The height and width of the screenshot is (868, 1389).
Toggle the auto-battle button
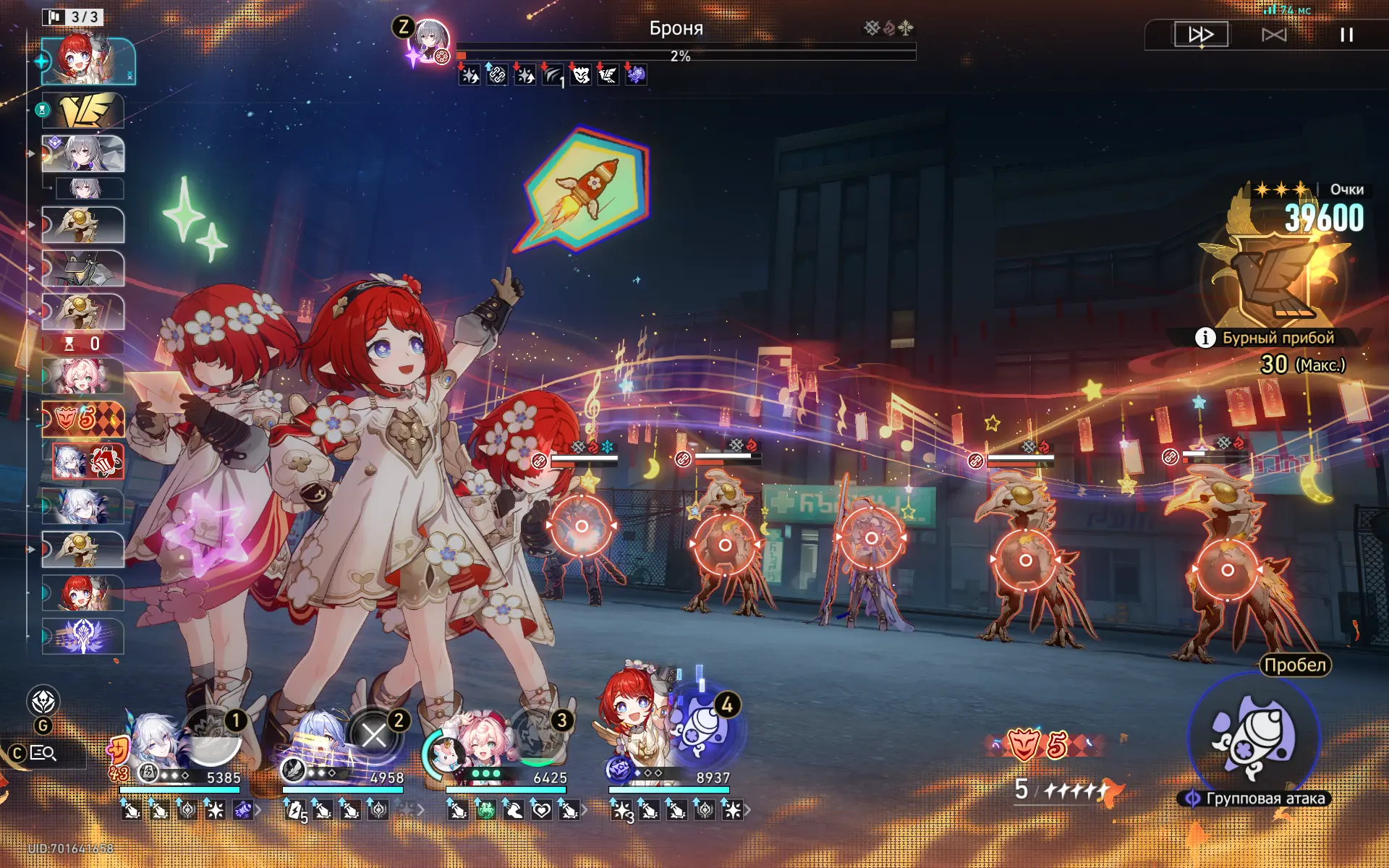point(1274,34)
